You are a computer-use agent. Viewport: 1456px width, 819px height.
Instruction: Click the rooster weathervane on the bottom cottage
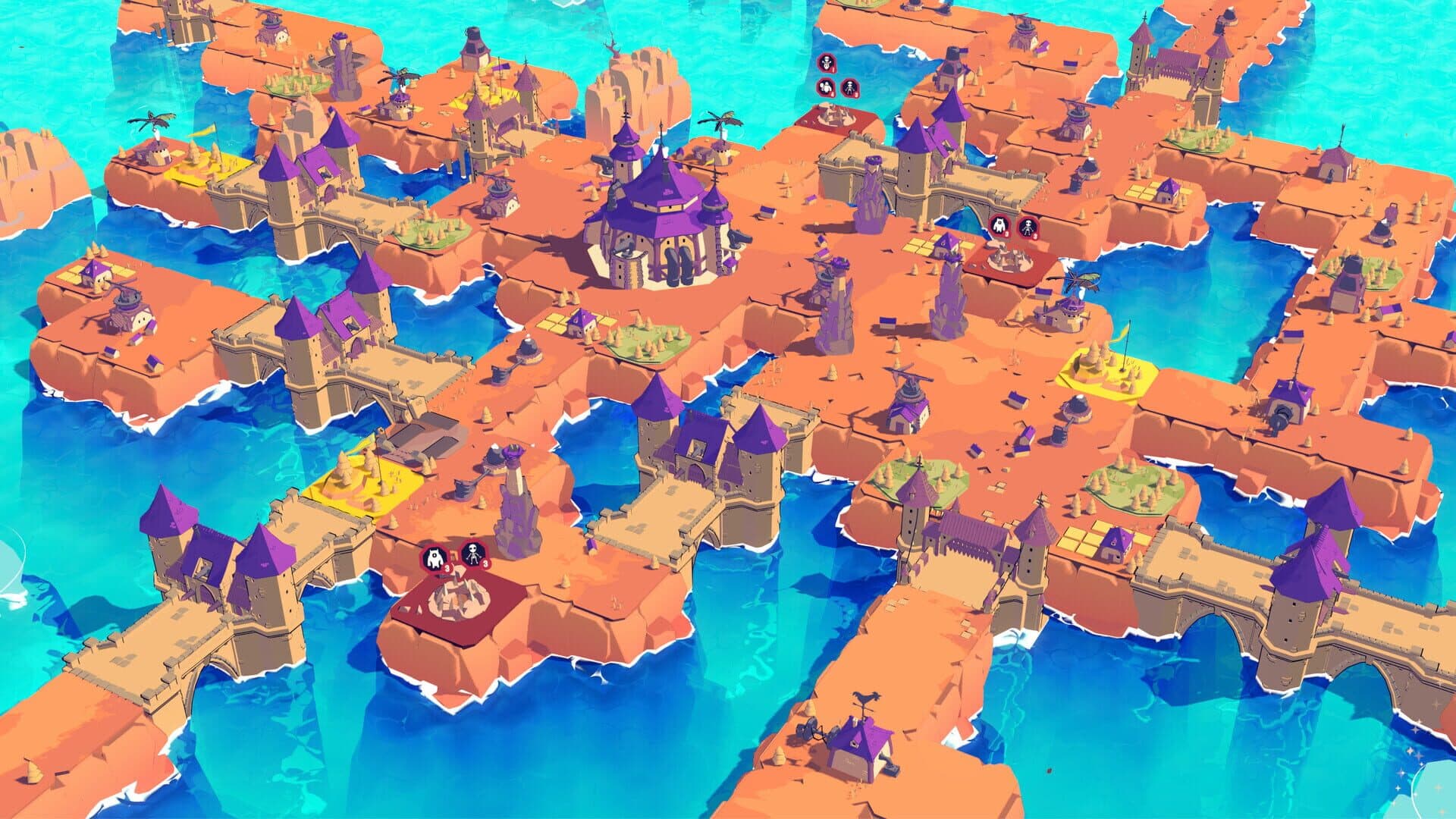pyautogui.click(x=867, y=697)
